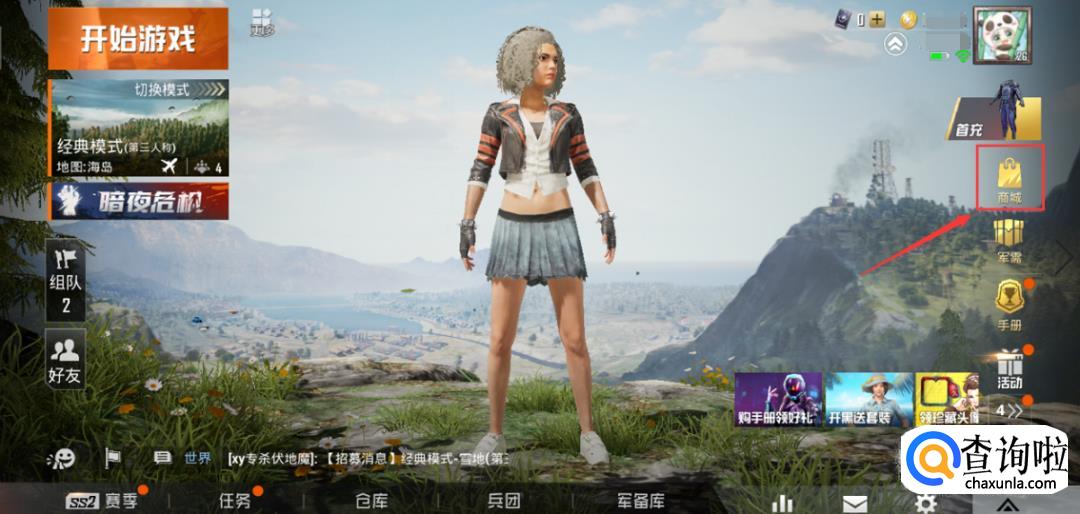Open the 商城 shop
This screenshot has height=514, width=1080.
tap(1009, 178)
